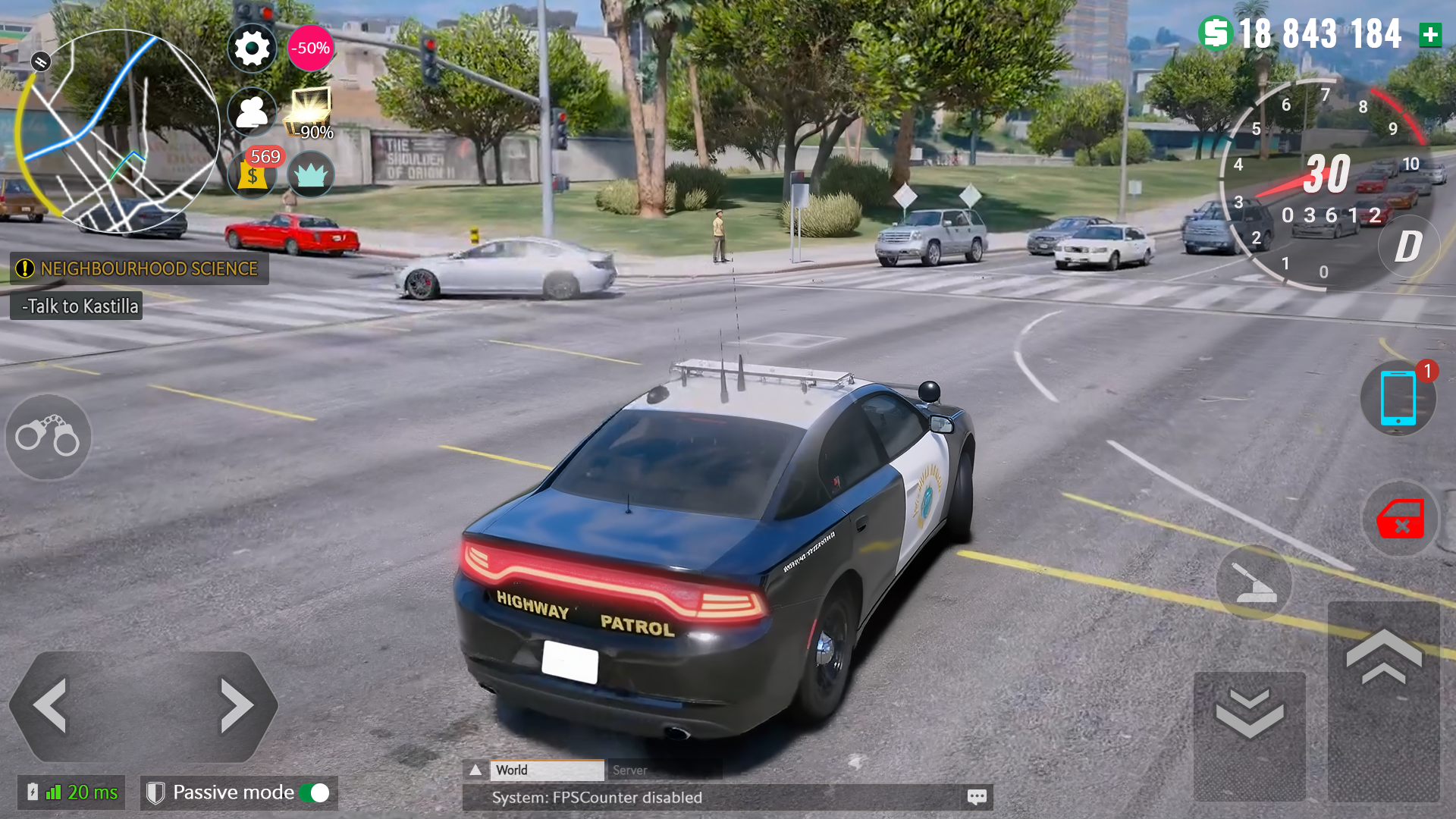Screen dimensions: 1456x819
Task: Select the handcuffs arrest icon
Action: point(47,438)
